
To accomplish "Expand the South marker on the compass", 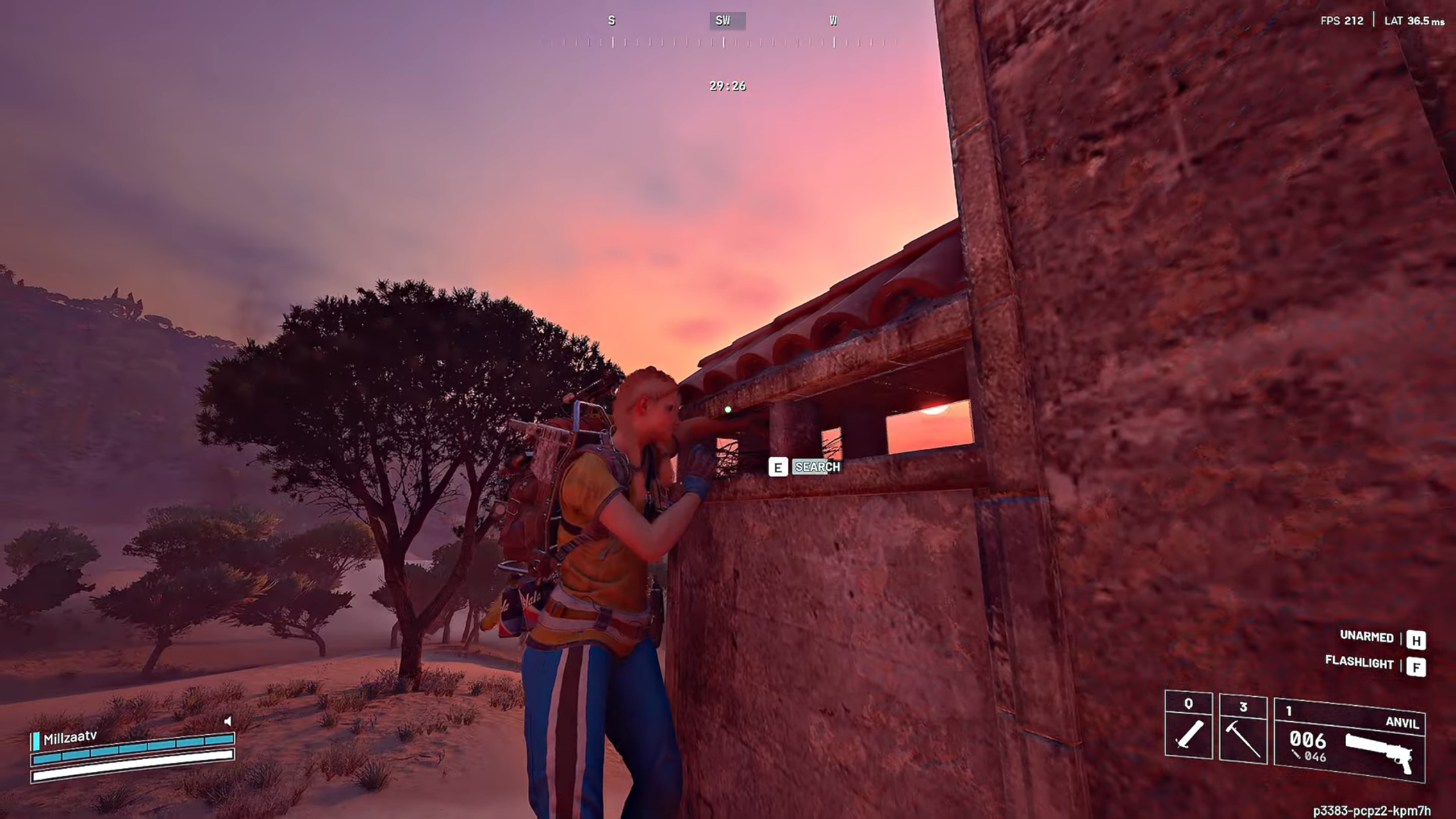I will coord(611,21).
